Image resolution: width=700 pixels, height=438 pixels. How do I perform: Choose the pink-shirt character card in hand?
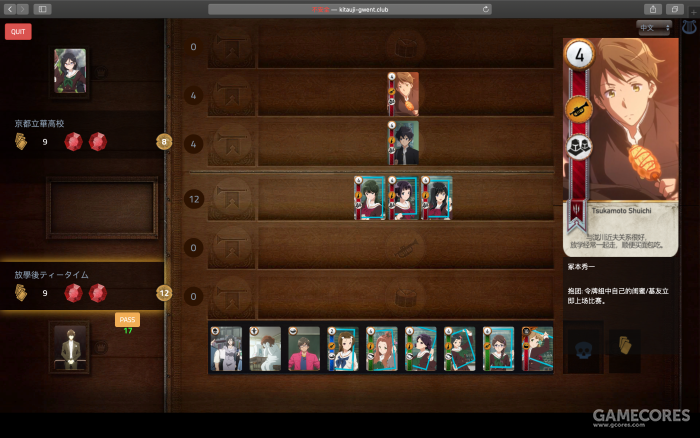pos(304,349)
